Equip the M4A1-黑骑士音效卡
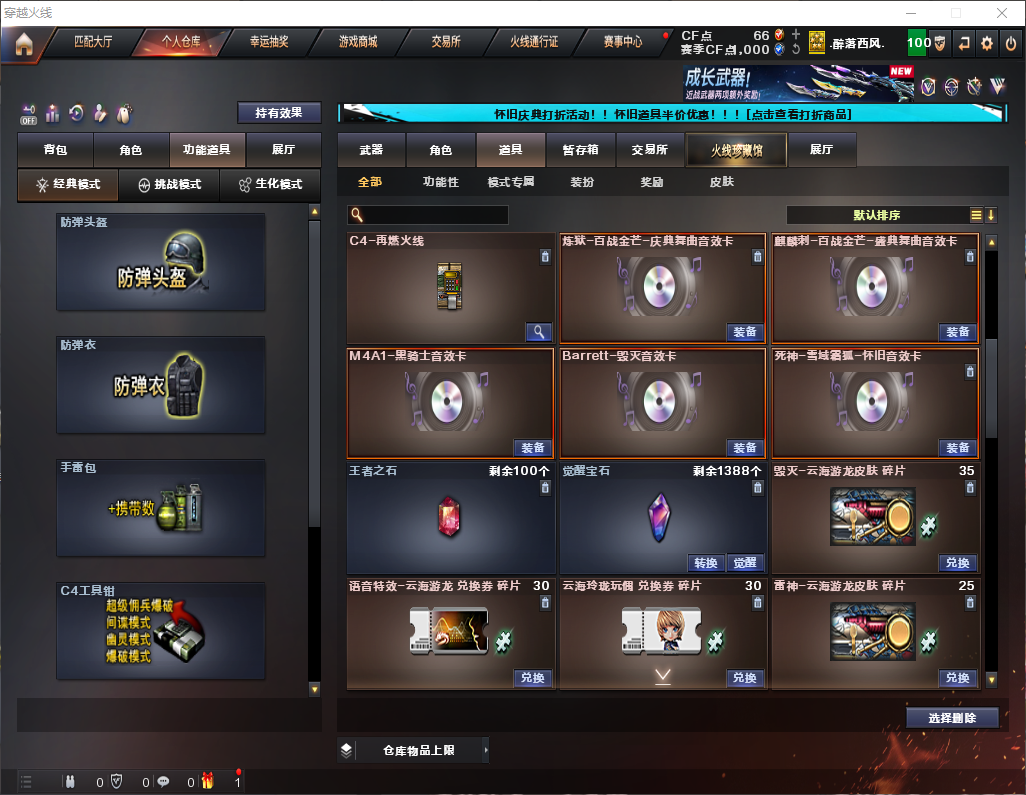The image size is (1026, 795). pos(533,448)
